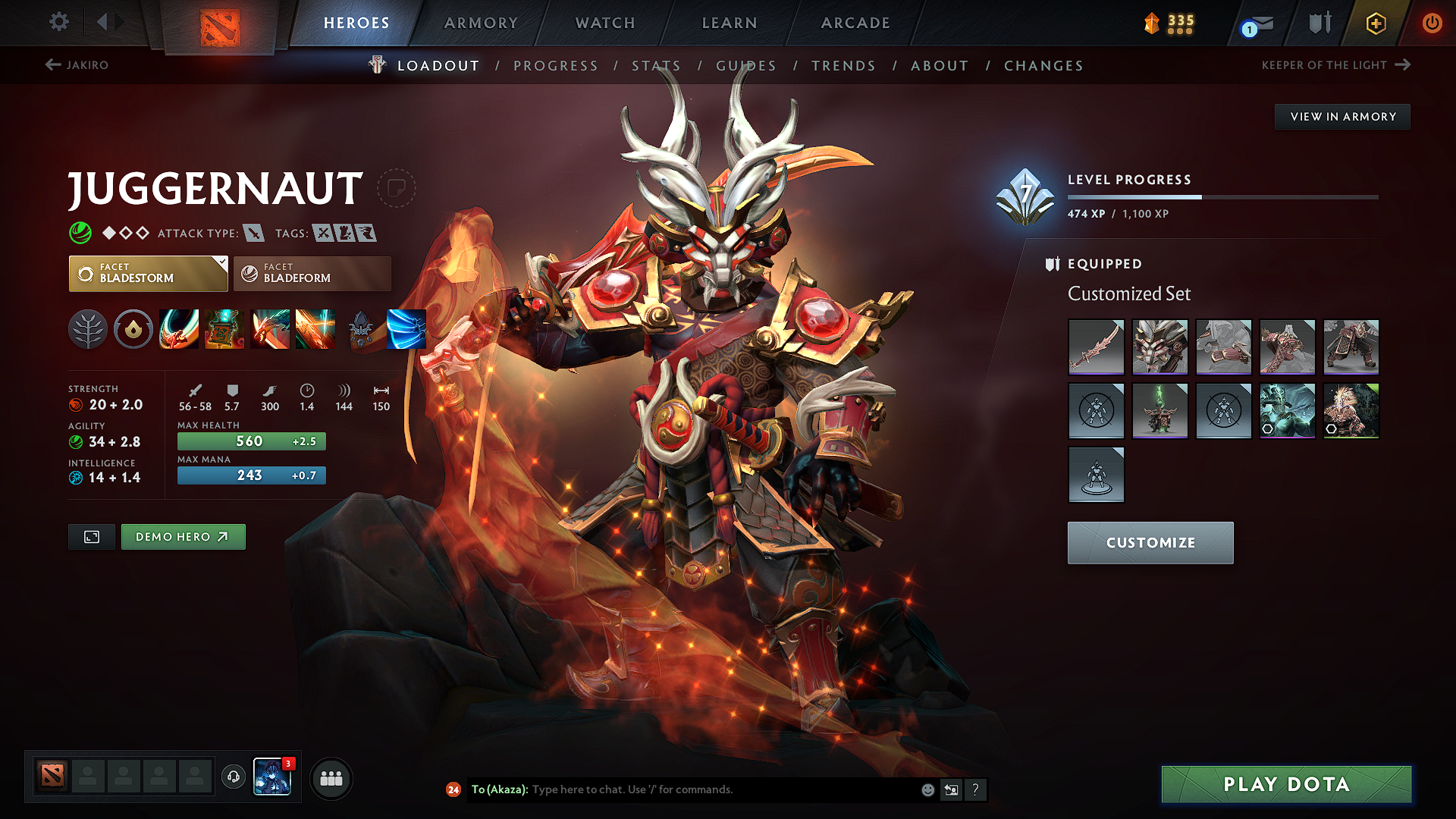The image size is (1456, 819).
Task: Switch to the STATS tab
Action: [x=656, y=66]
